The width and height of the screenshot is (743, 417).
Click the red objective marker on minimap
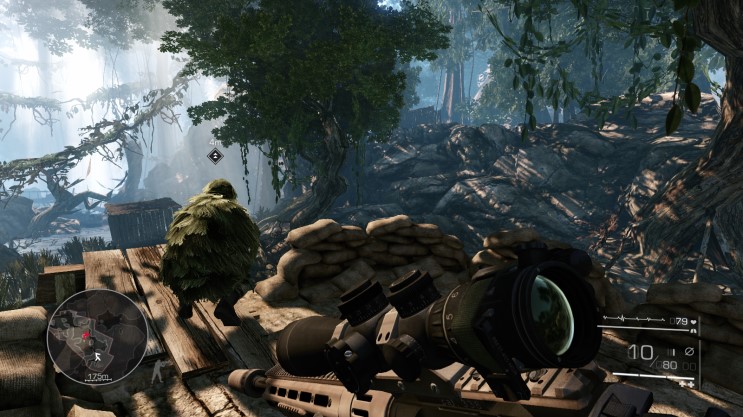(86, 333)
